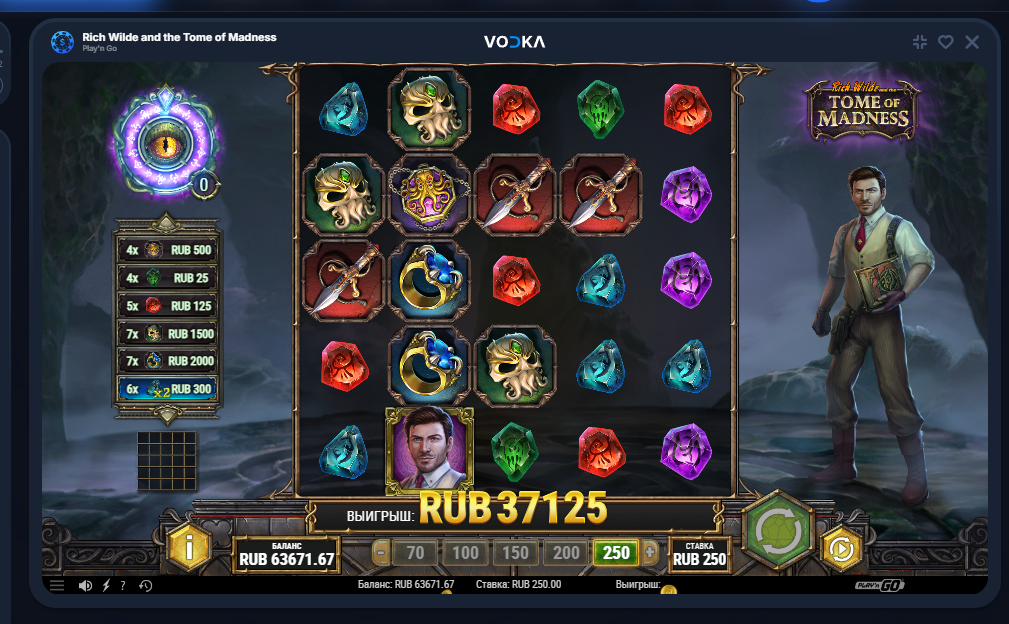Select the 150 bet amount
The image size is (1009, 624).
pos(515,551)
